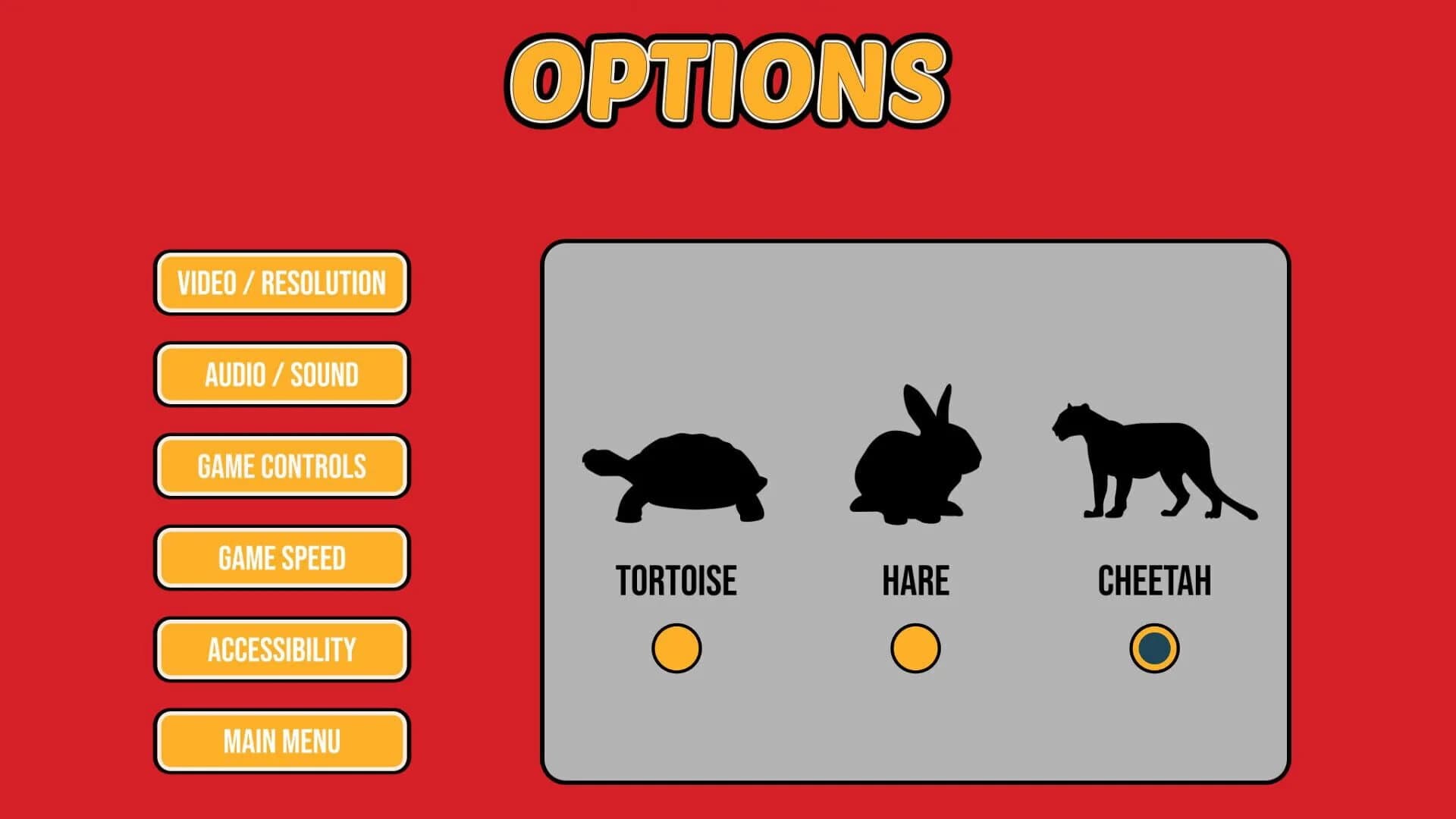The width and height of the screenshot is (1456, 819).
Task: Click the HARE text label
Action: [x=916, y=580]
